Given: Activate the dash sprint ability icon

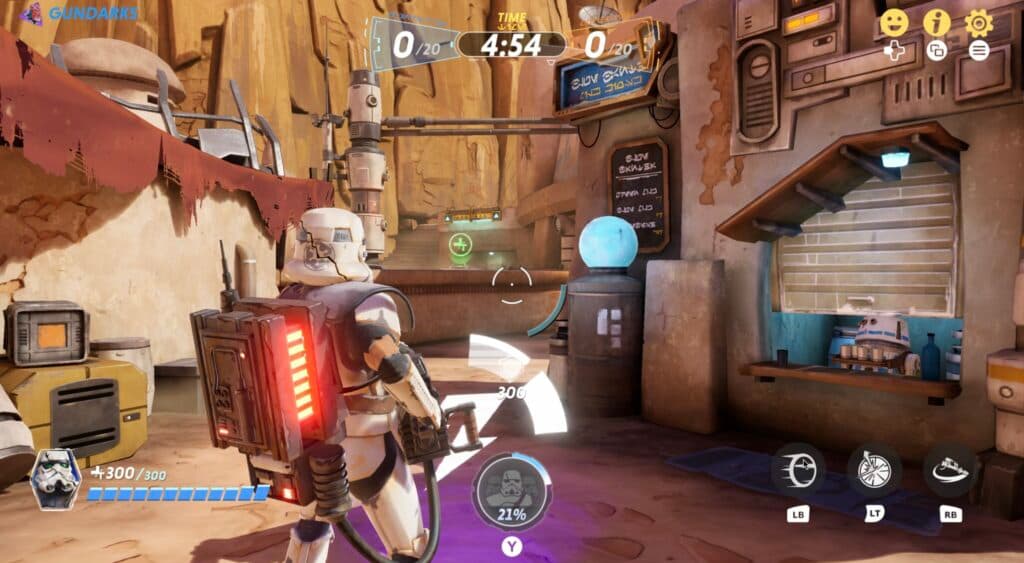Looking at the screenshot, I should (798, 470).
